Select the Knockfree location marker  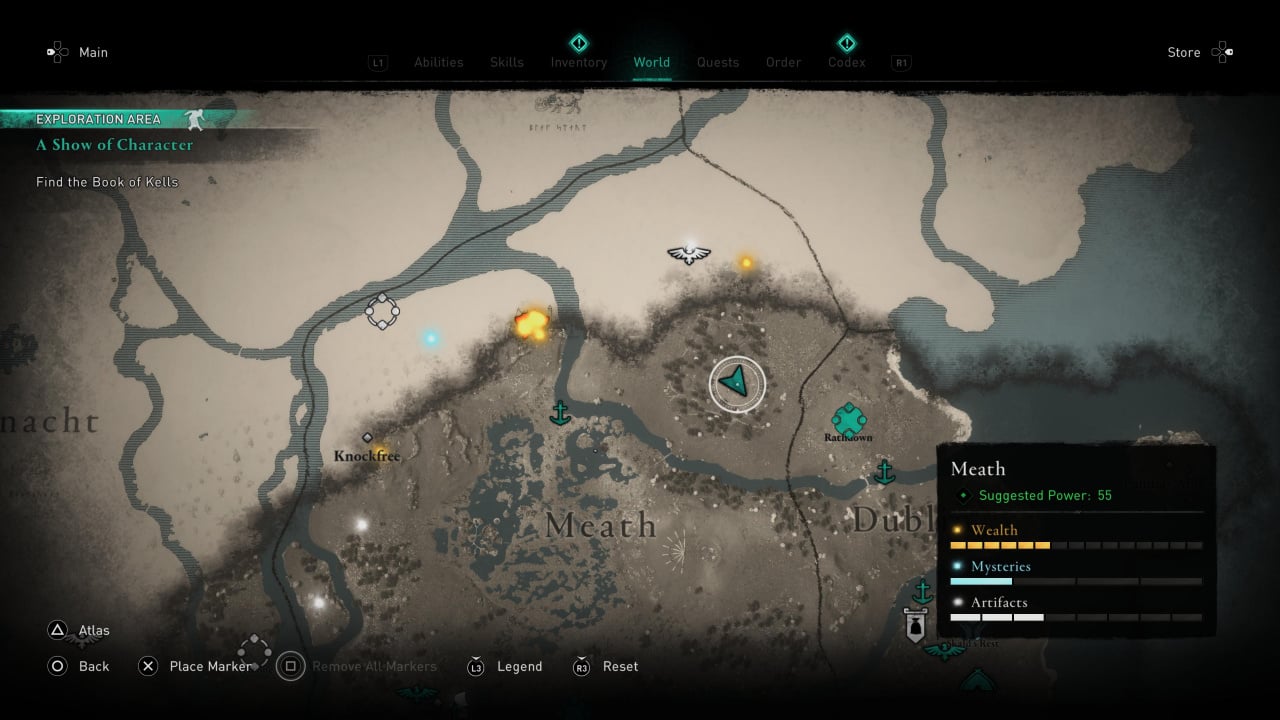tap(367, 455)
